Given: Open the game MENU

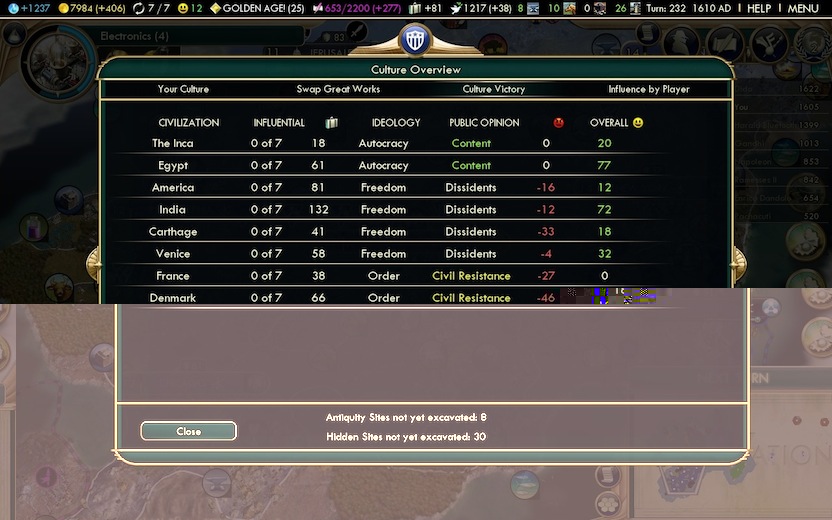Looking at the screenshot, I should 803,8.
